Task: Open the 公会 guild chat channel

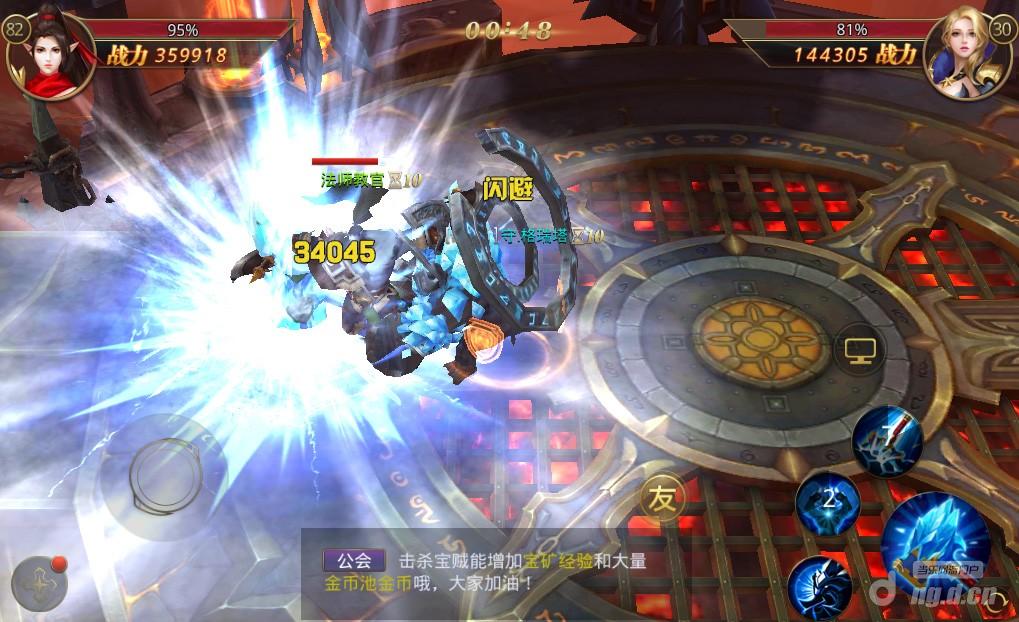Action: coord(354,561)
